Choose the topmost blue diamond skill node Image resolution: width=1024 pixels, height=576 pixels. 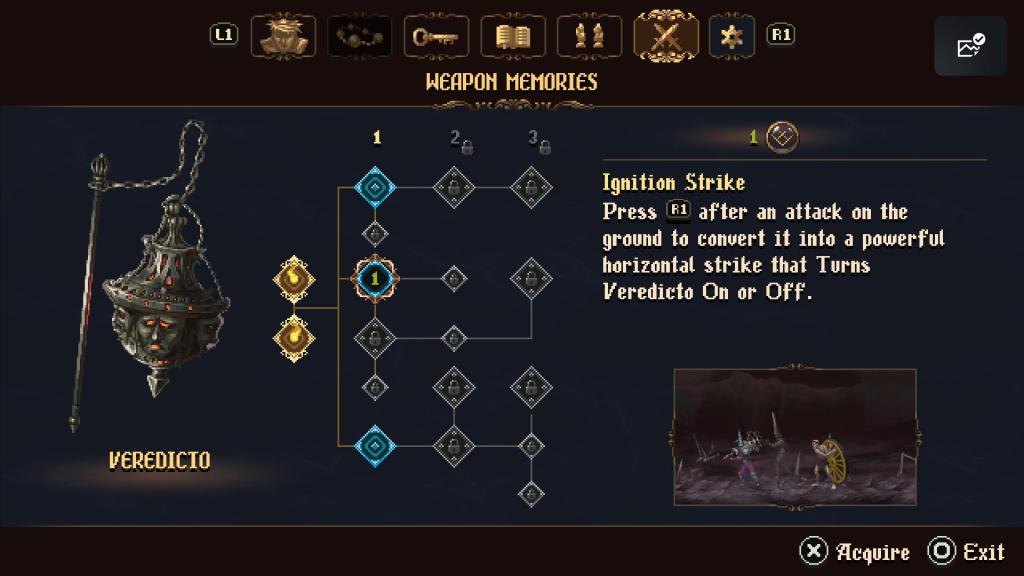click(x=375, y=186)
